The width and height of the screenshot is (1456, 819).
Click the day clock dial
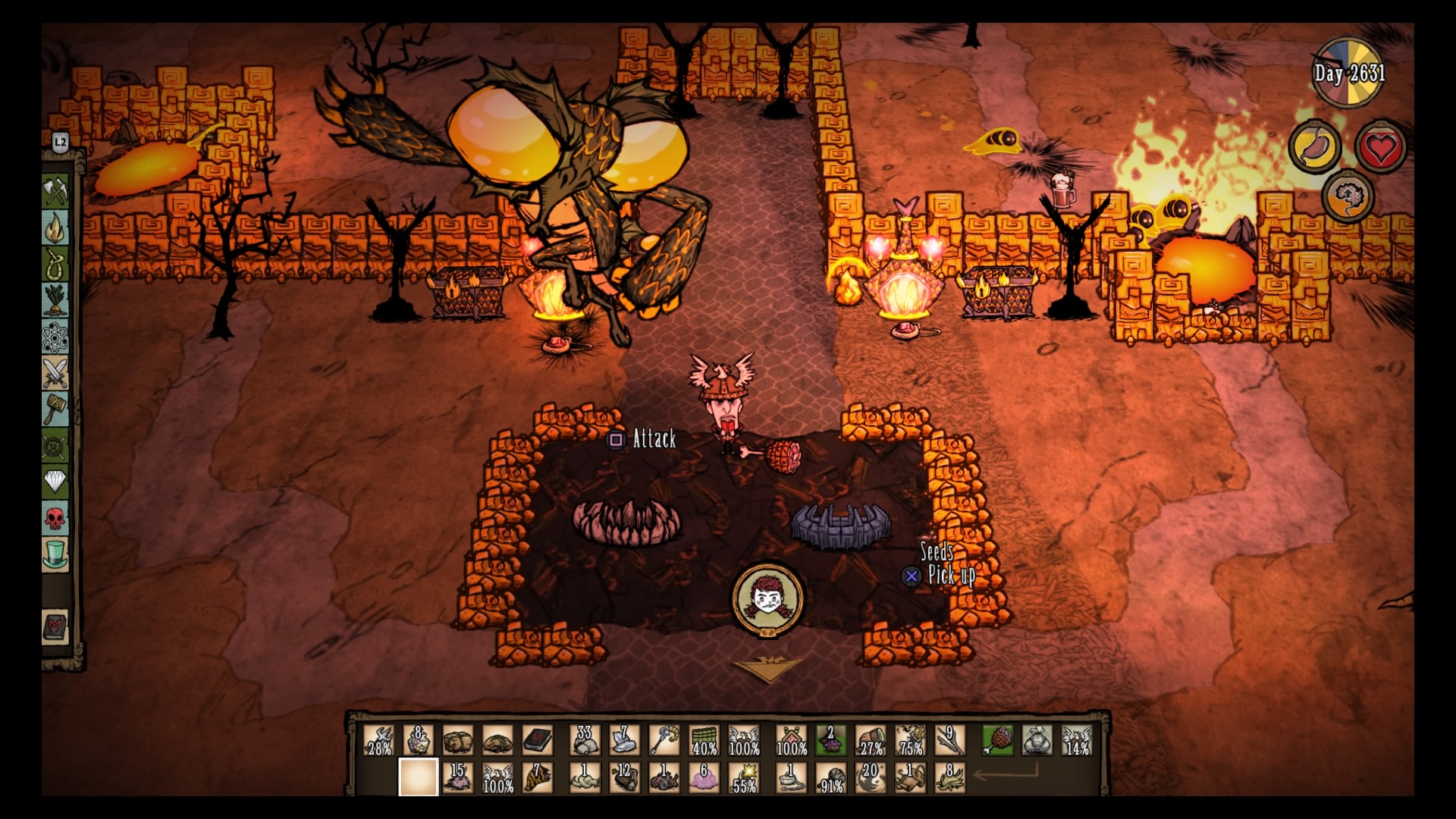pyautogui.click(x=1349, y=74)
